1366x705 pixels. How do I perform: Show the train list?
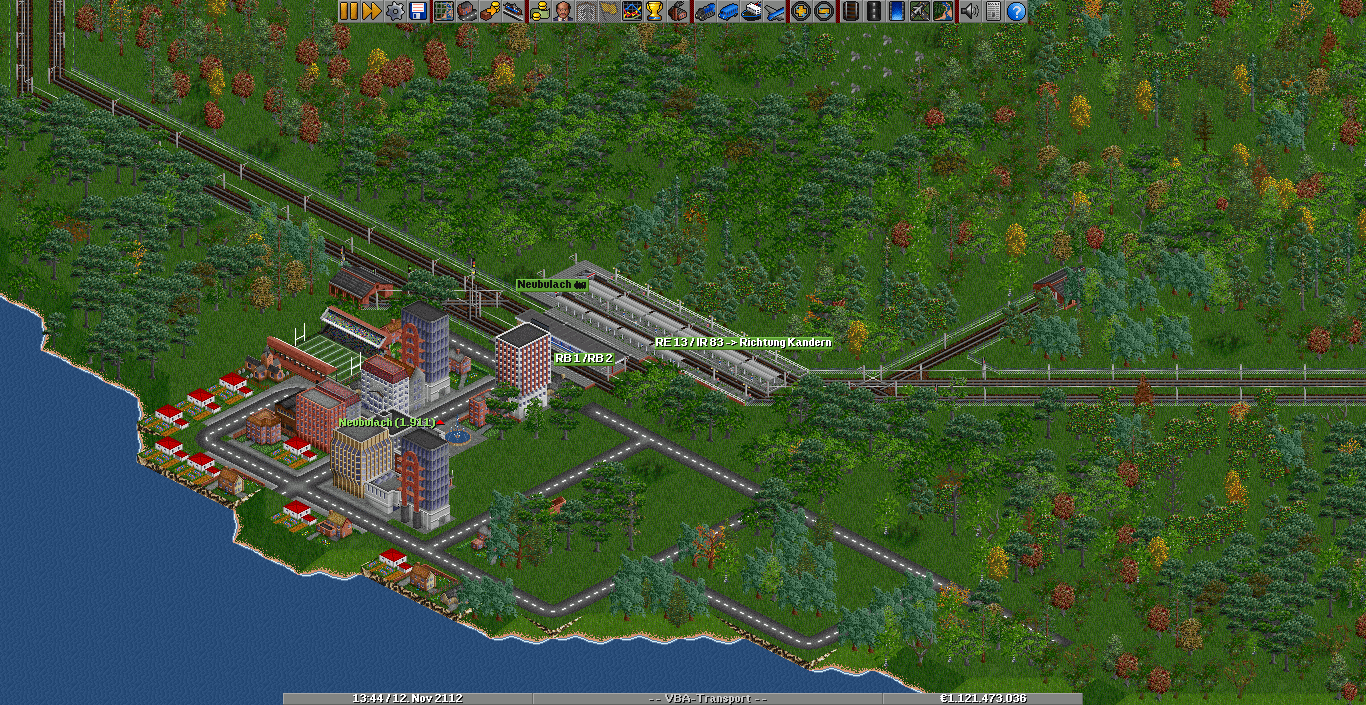[x=705, y=11]
